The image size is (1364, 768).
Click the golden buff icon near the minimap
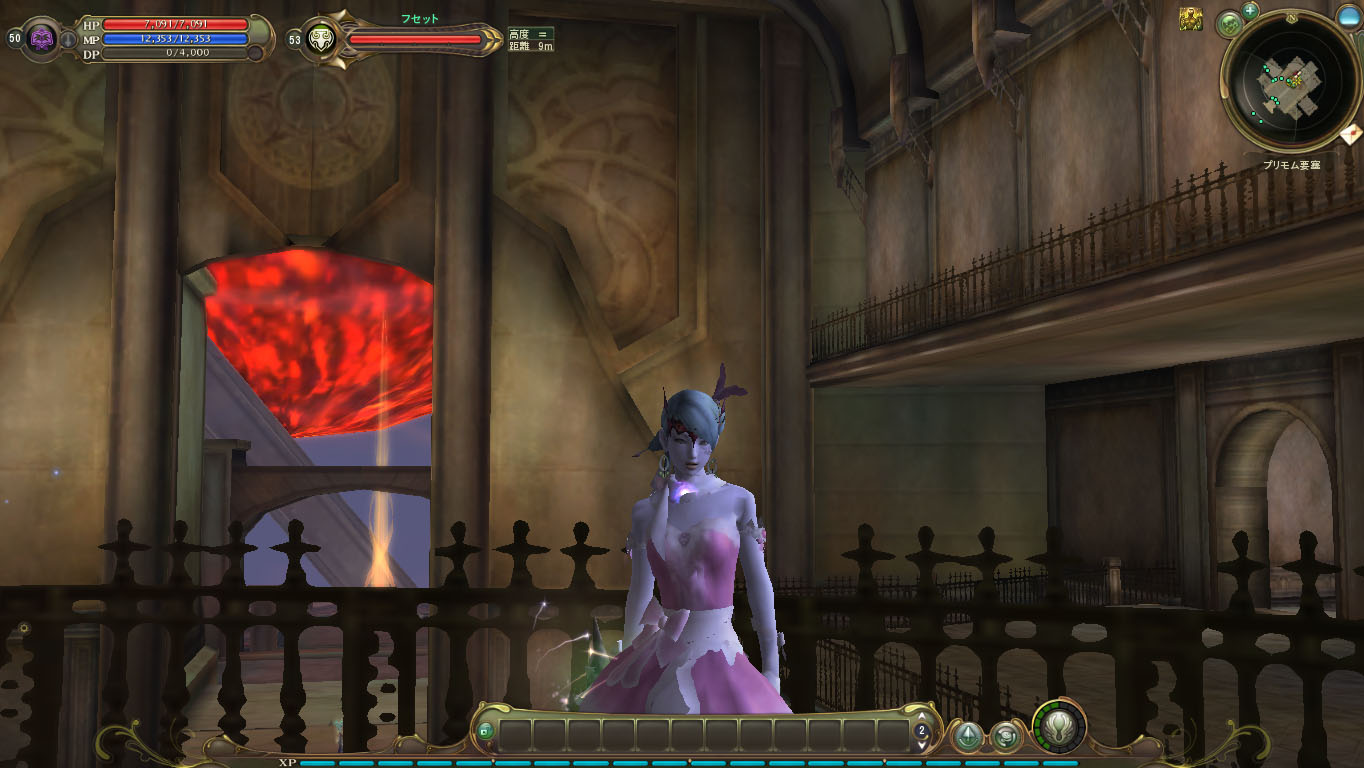pyautogui.click(x=1190, y=19)
